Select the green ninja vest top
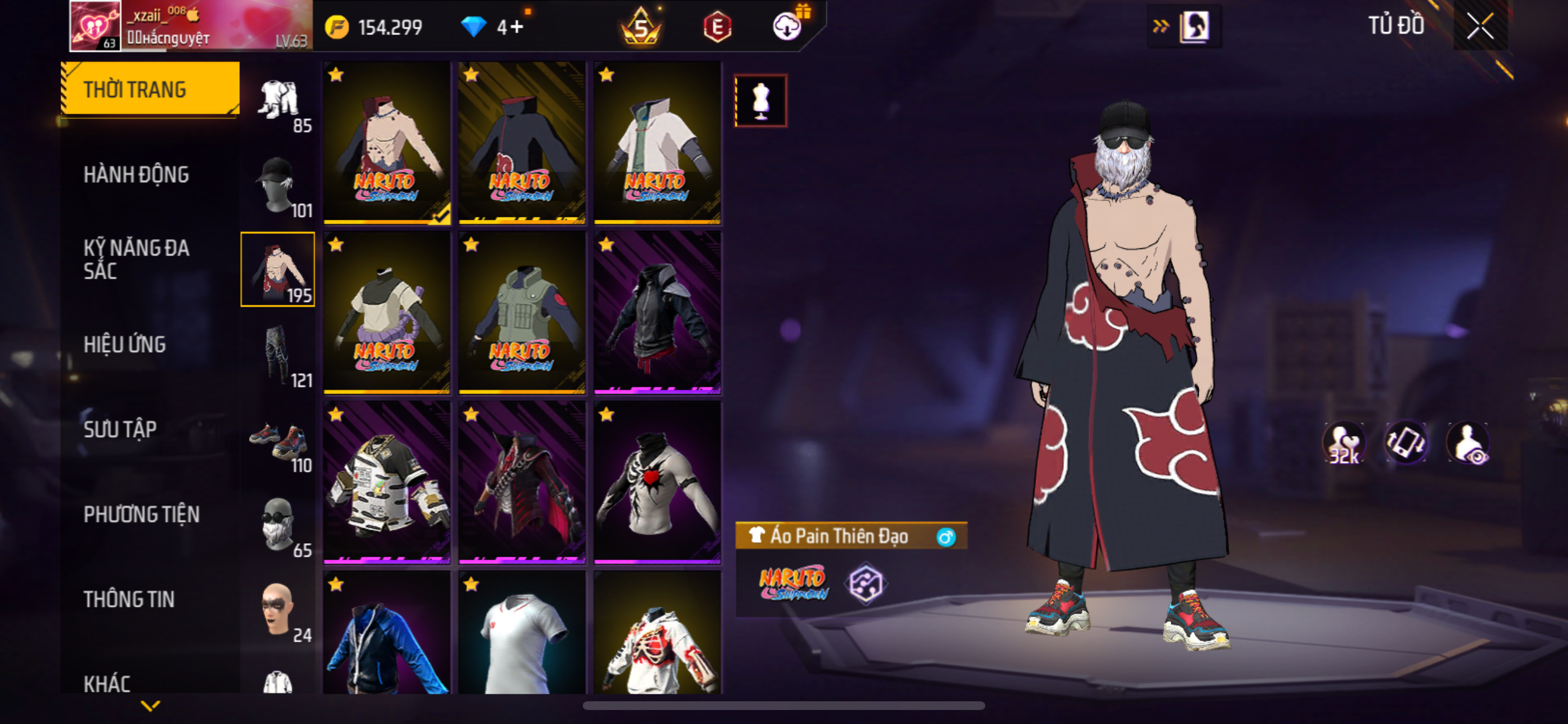 521,311
